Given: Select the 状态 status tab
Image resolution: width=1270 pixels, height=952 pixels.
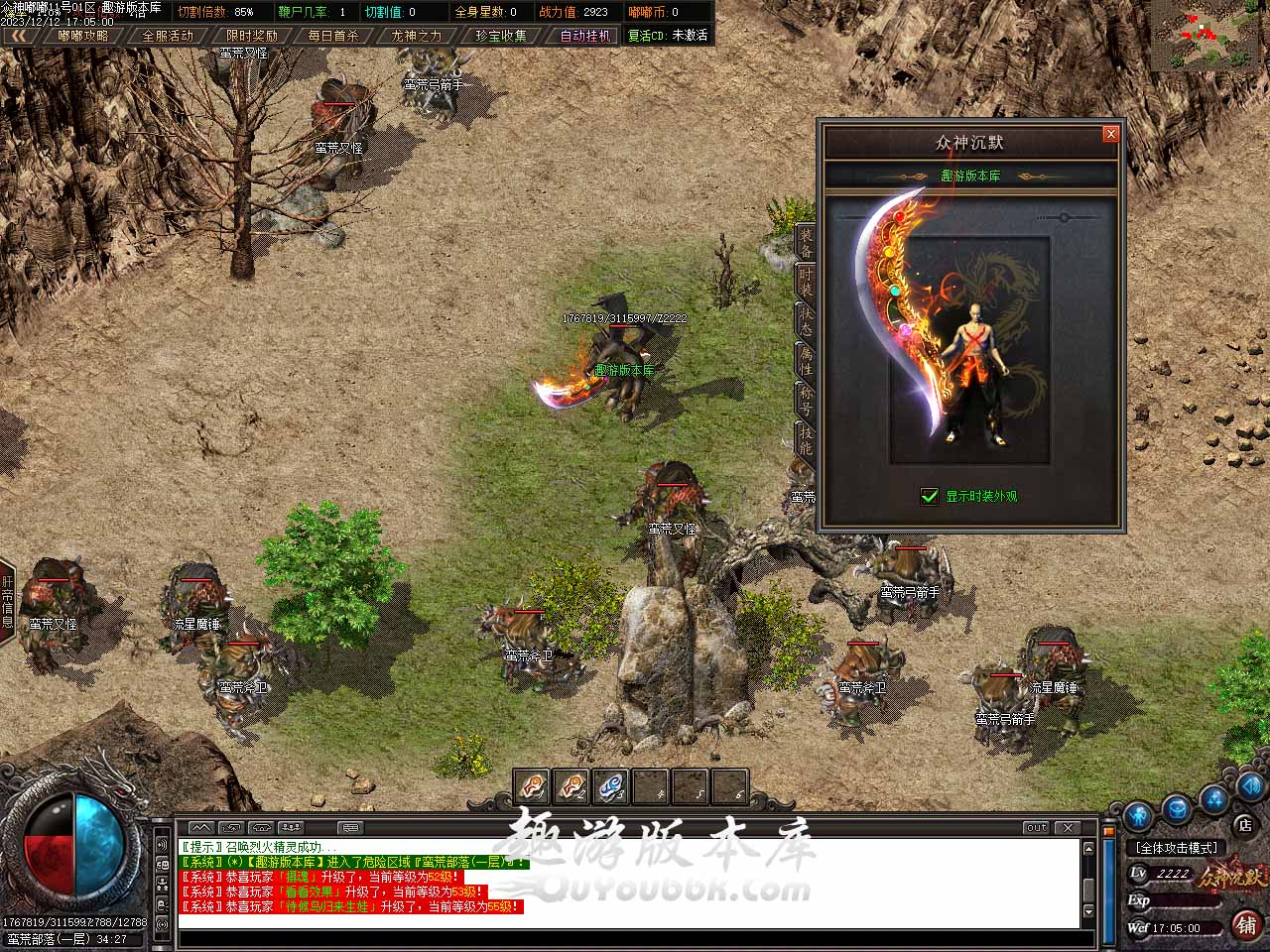Looking at the screenshot, I should [806, 319].
